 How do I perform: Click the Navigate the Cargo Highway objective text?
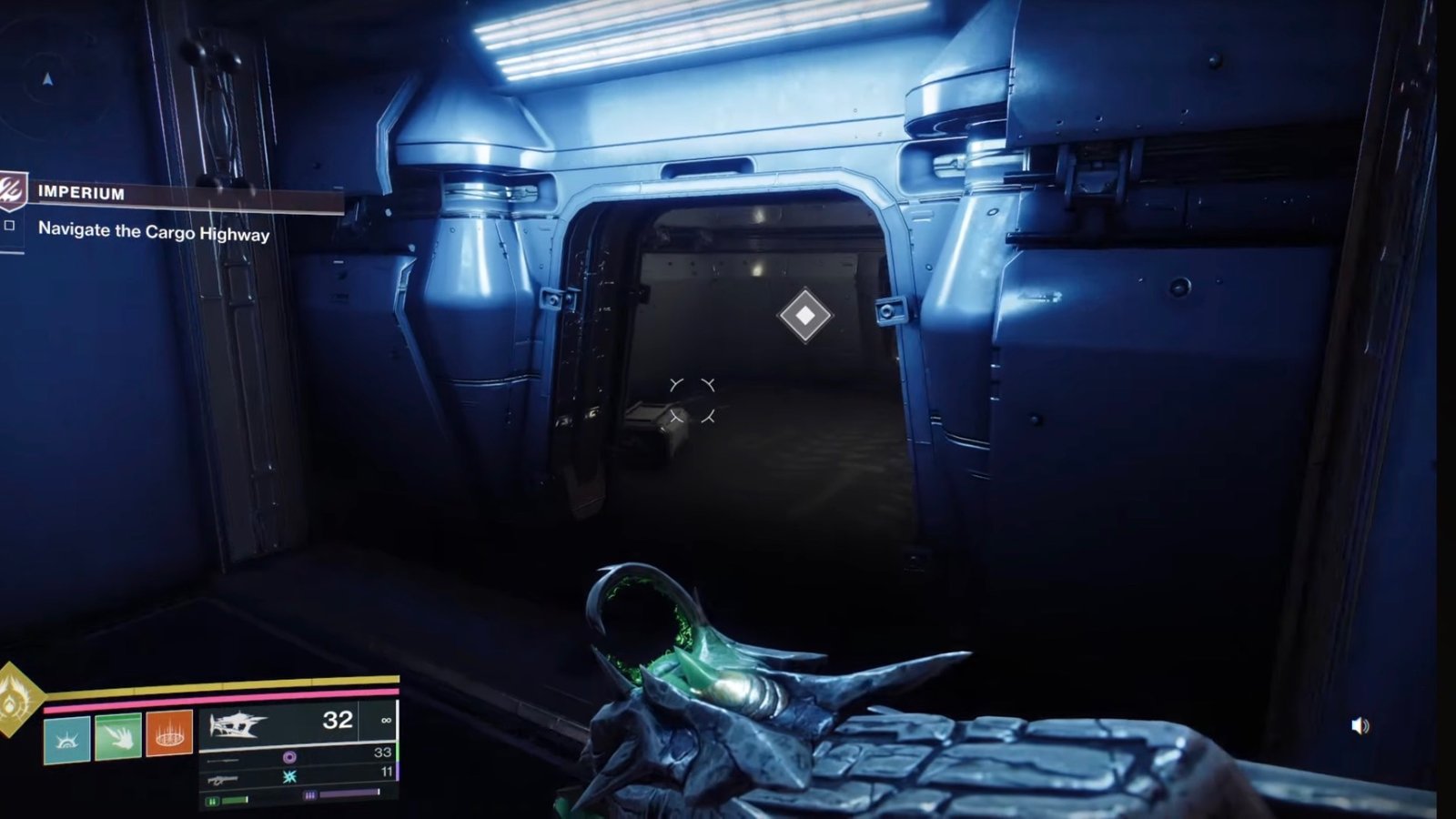tap(153, 232)
